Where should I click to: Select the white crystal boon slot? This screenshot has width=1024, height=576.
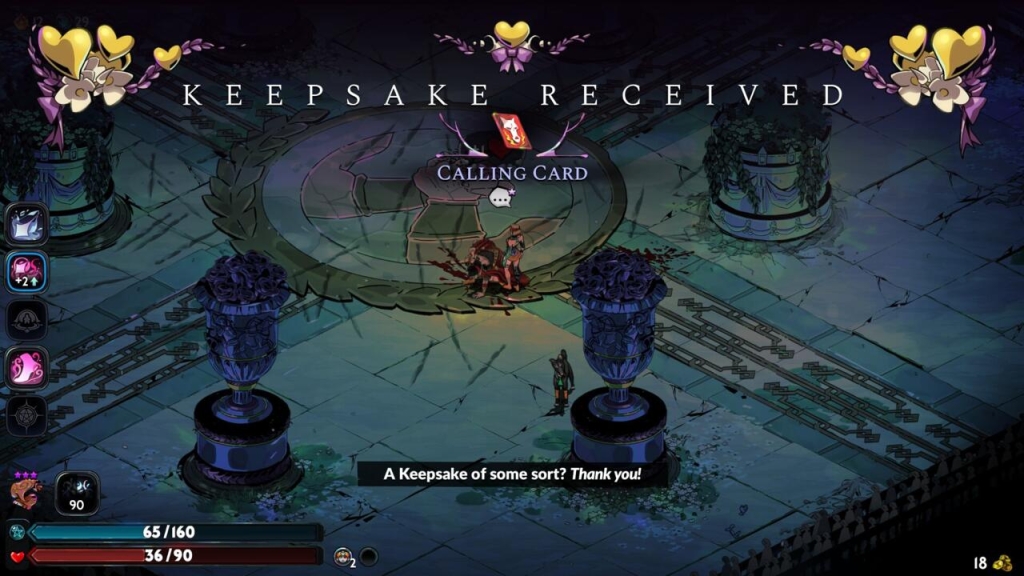[27, 224]
